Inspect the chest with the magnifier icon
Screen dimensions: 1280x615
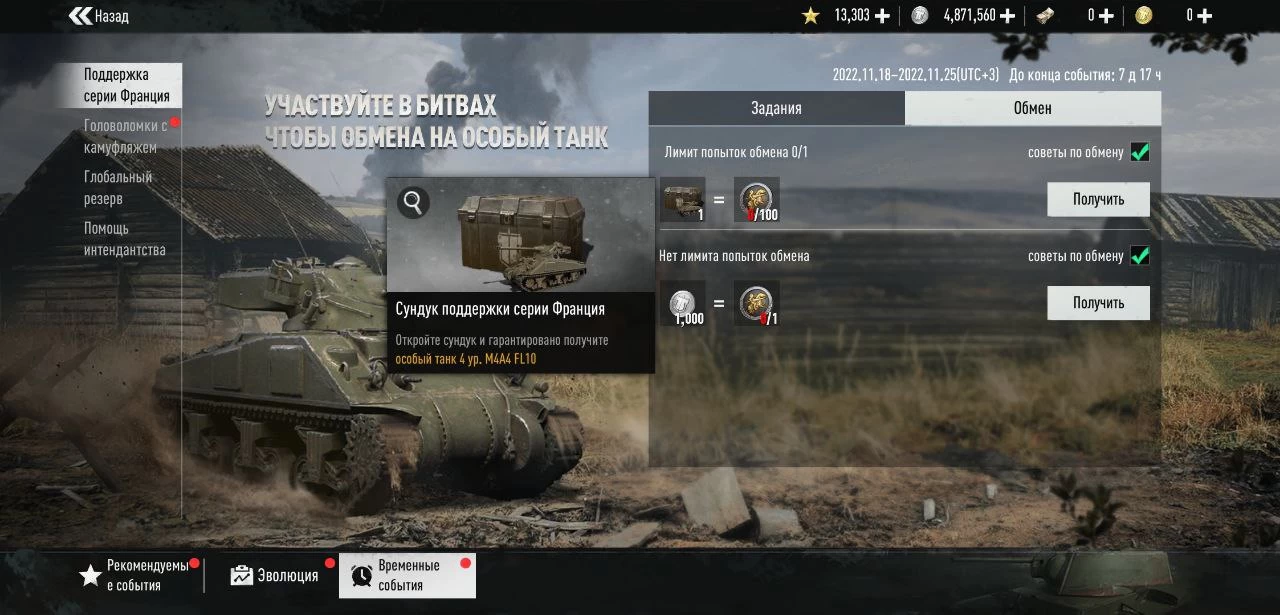[412, 203]
